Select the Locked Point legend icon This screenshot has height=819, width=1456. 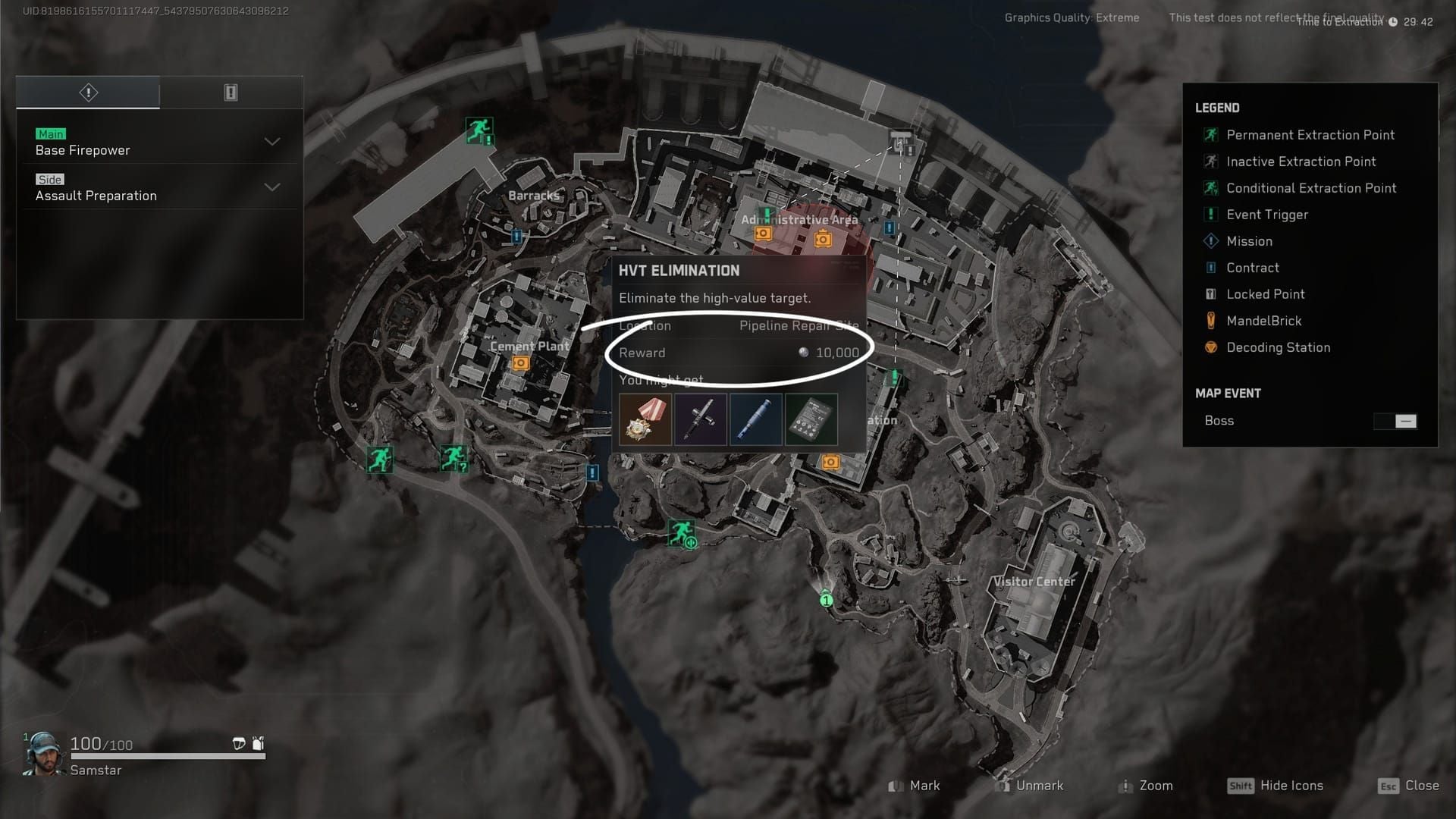1211,294
